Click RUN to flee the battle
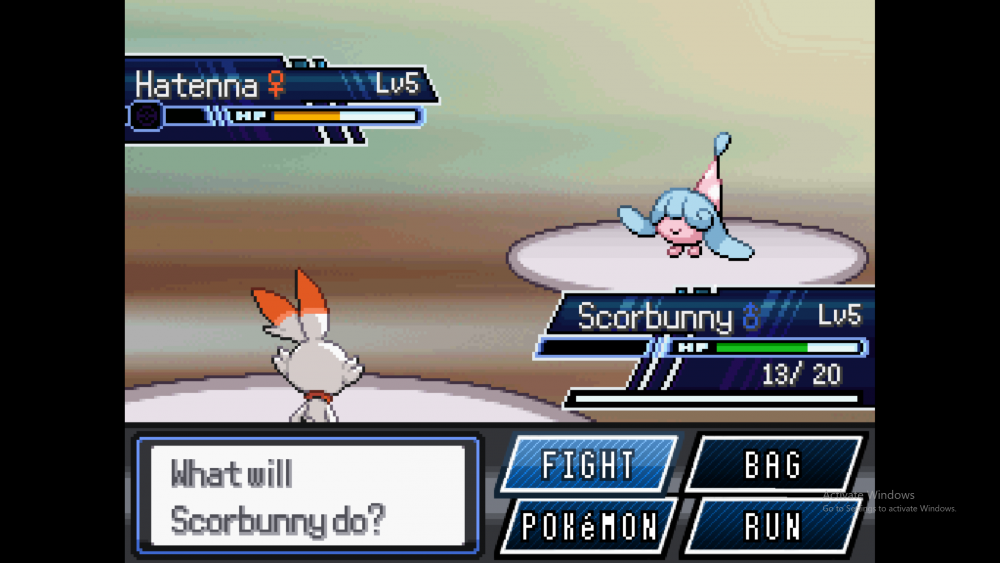The image size is (1000, 563). coord(773,526)
